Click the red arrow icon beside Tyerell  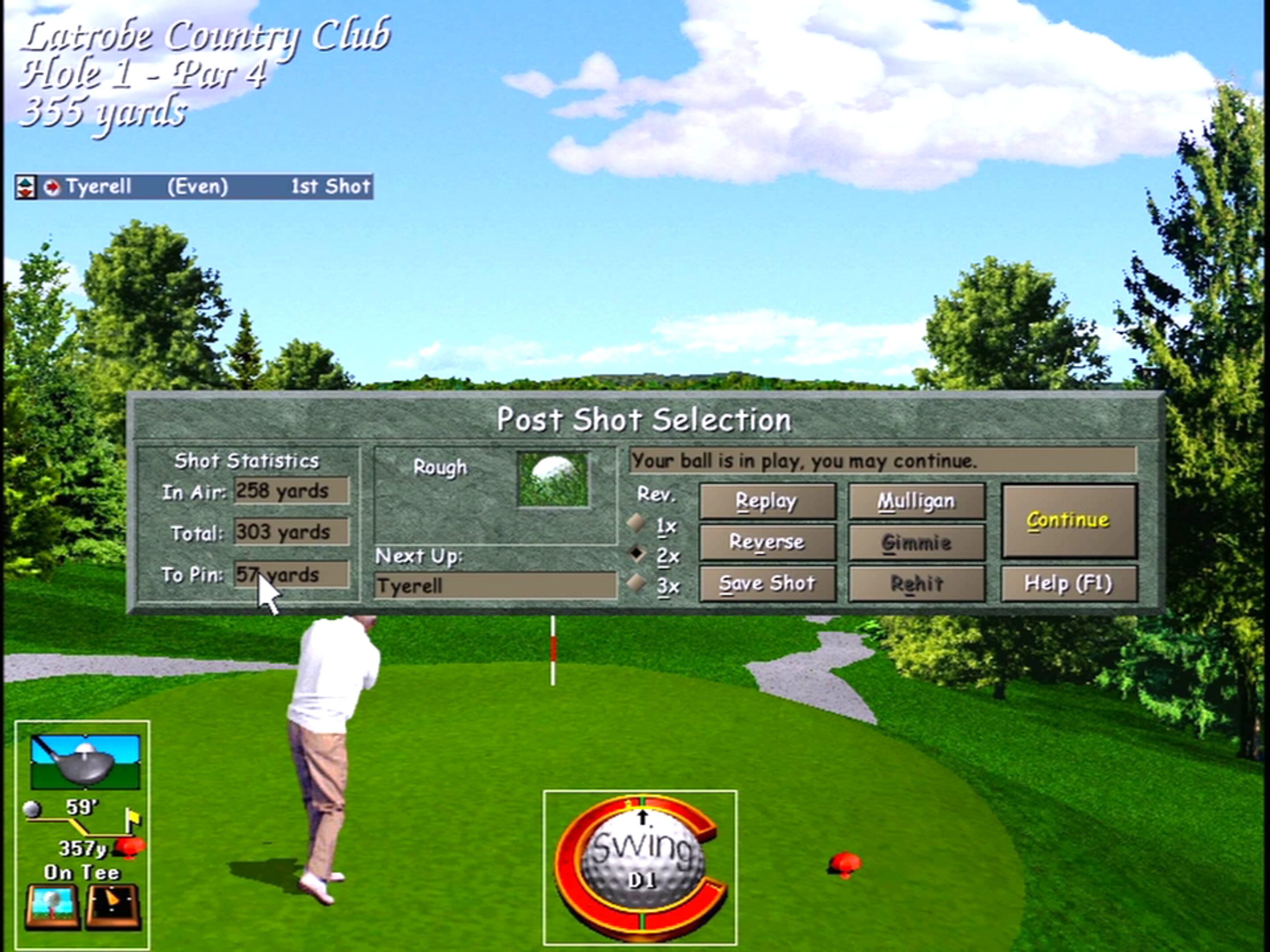point(52,186)
